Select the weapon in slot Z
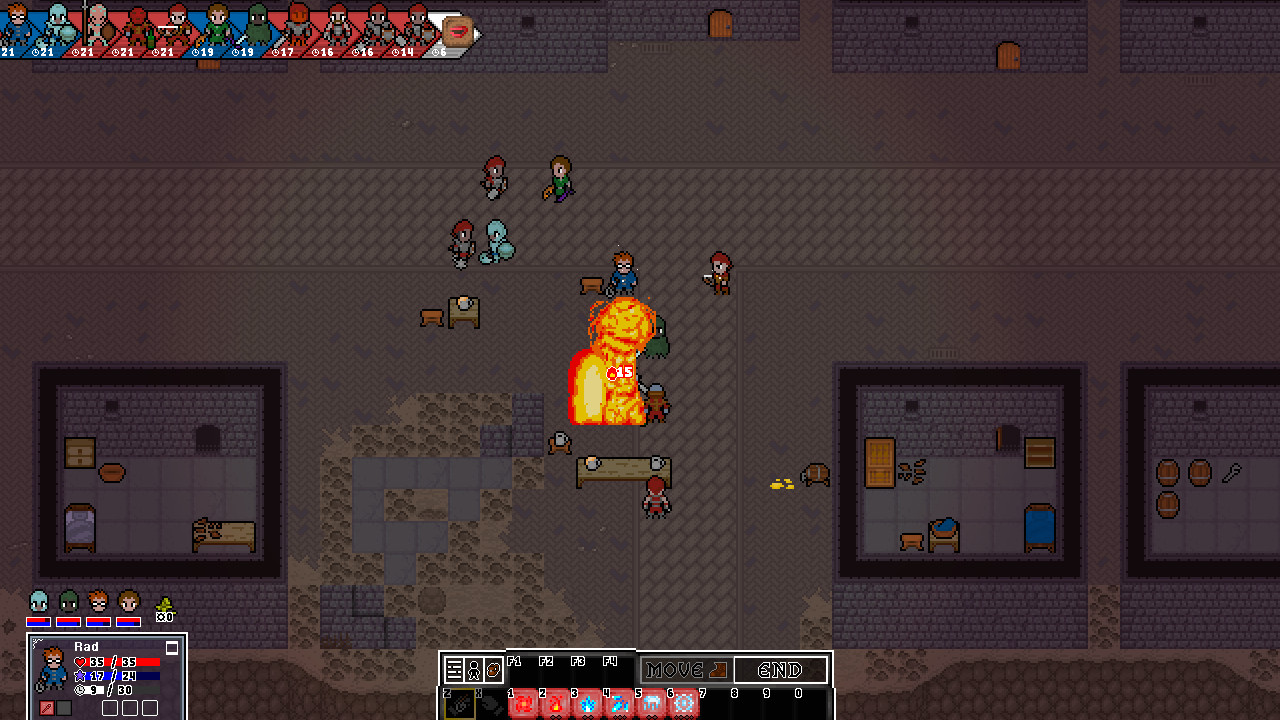 [460, 704]
